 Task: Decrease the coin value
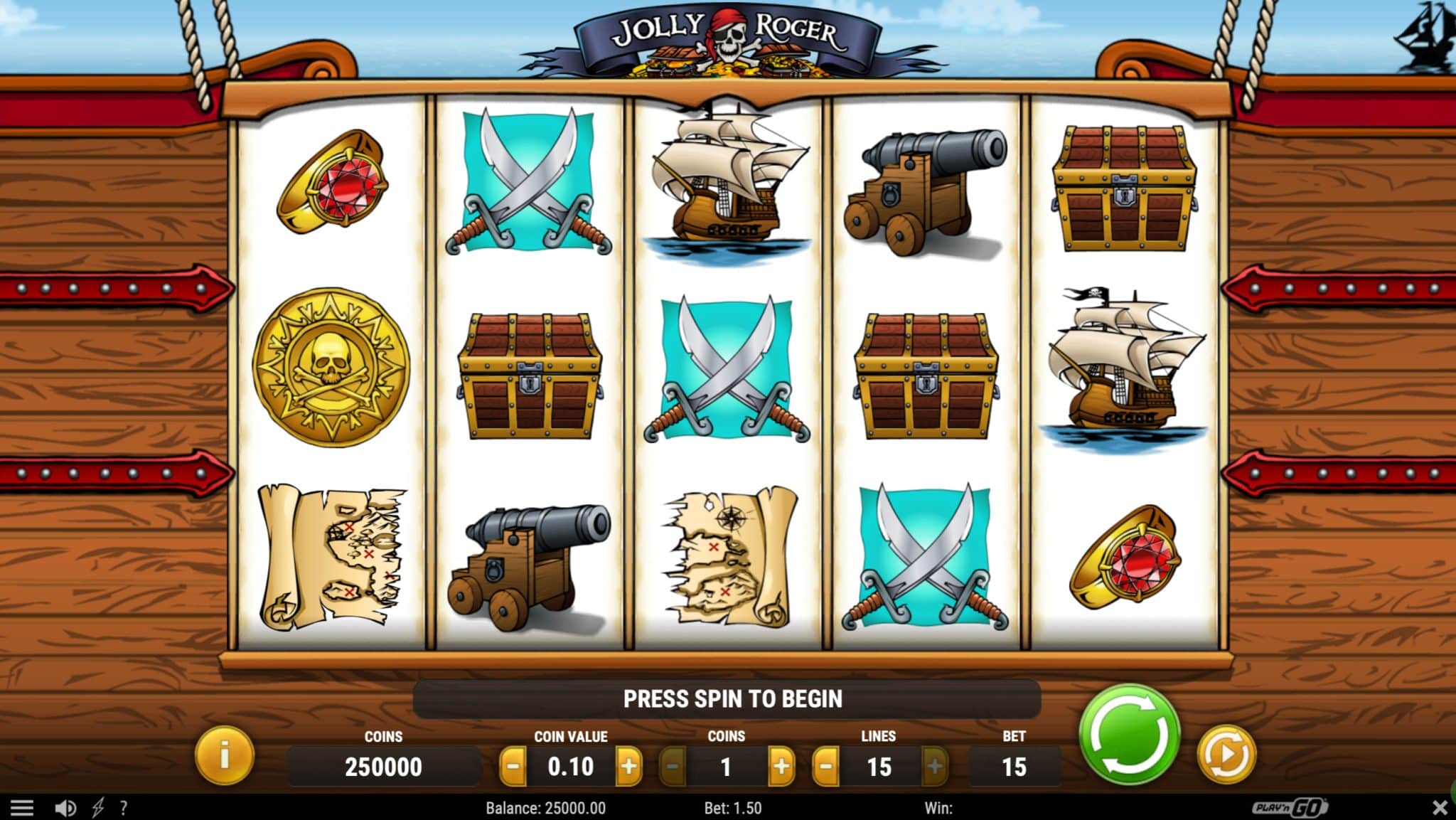[x=513, y=767]
